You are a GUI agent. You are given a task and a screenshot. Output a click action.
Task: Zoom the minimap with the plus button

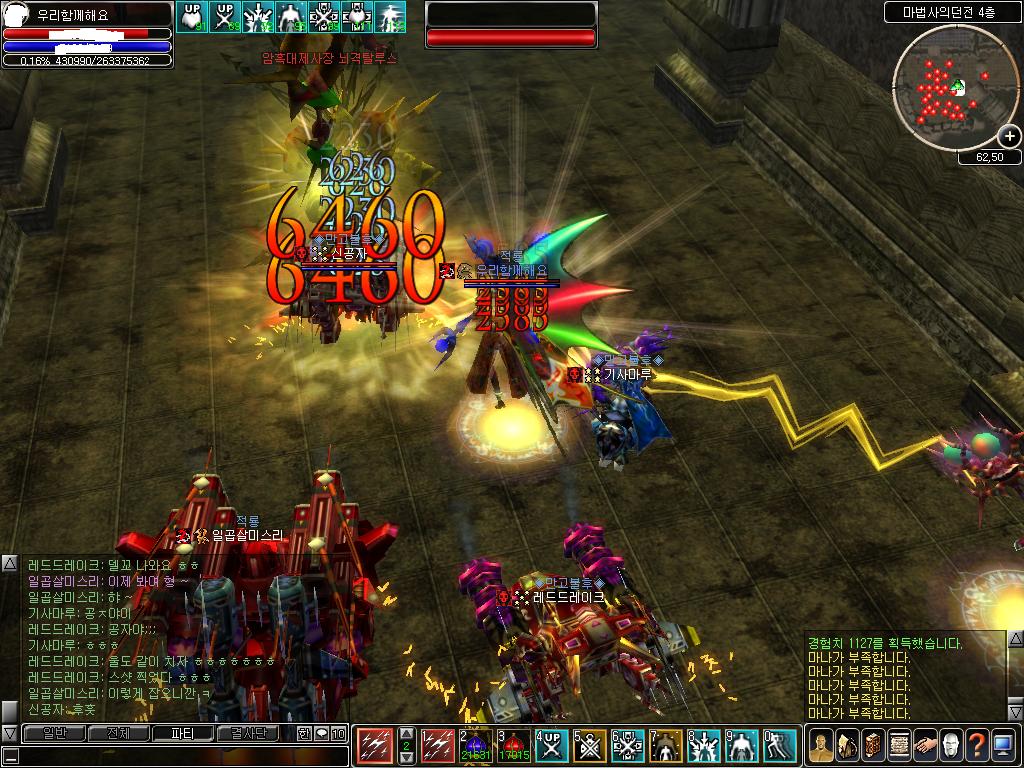pos(1008,137)
